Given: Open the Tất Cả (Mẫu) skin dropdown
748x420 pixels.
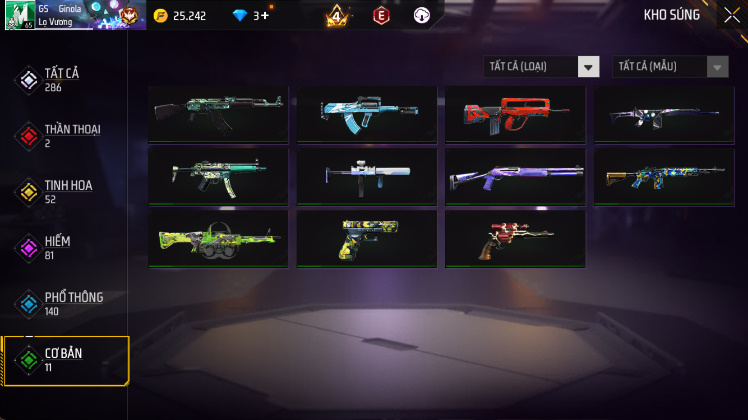Looking at the screenshot, I should (670, 67).
